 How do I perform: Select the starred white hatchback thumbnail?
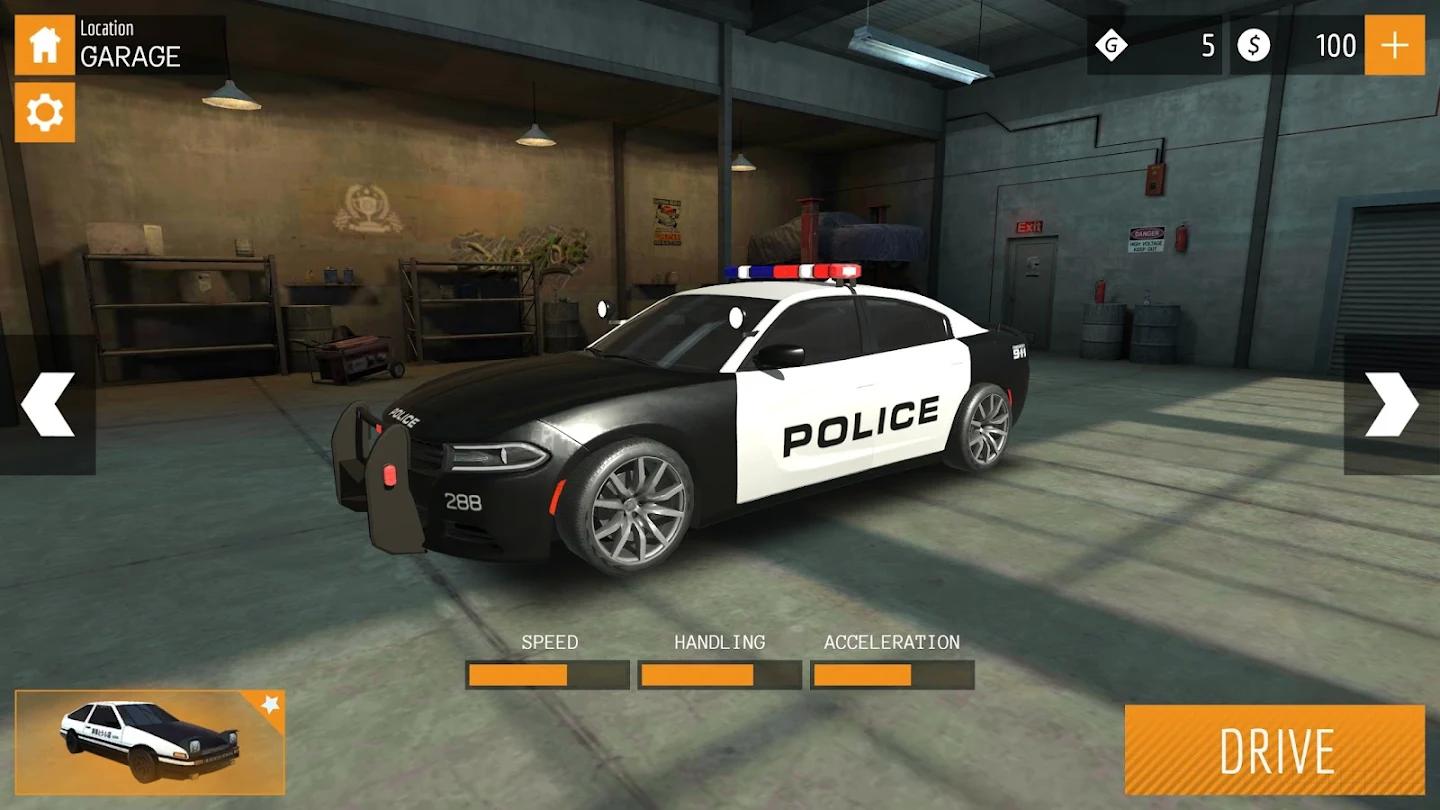pos(150,741)
